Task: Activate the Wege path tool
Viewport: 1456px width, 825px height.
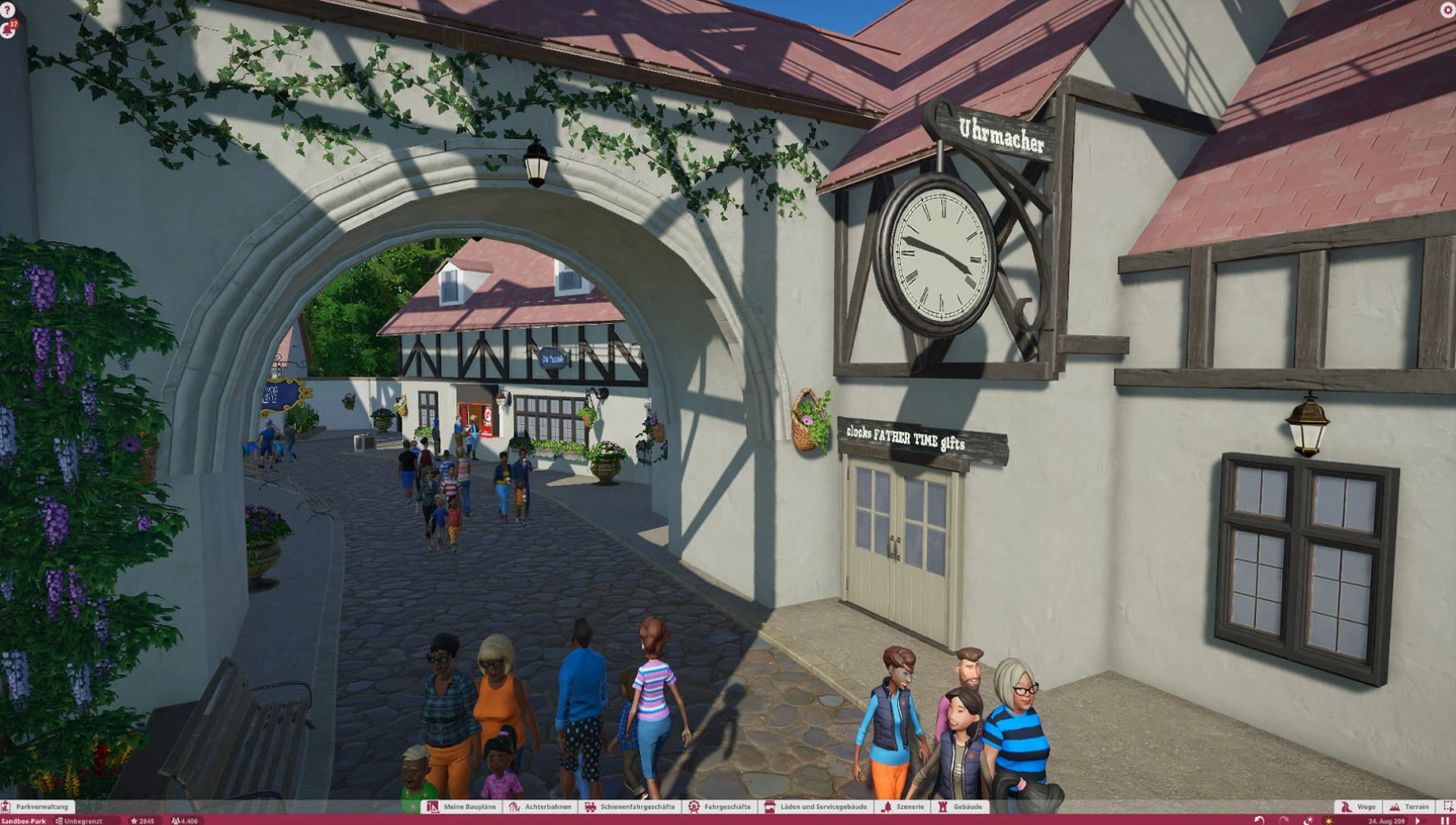Action: pyautogui.click(x=1358, y=807)
